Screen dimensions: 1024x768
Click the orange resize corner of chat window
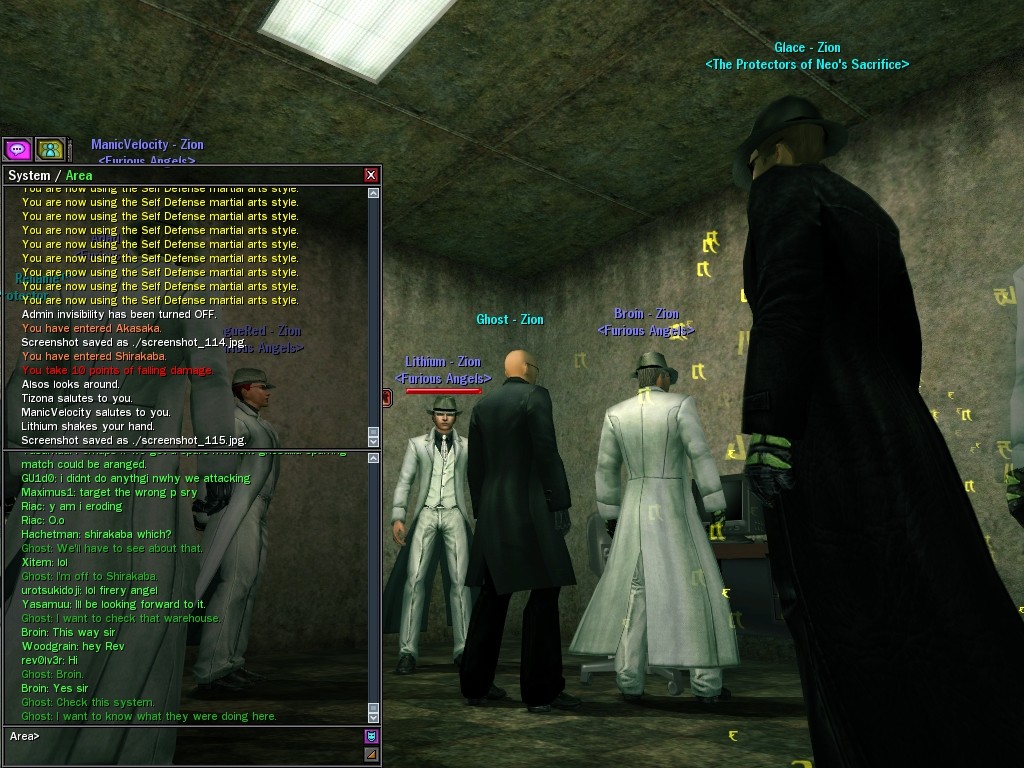point(371,754)
